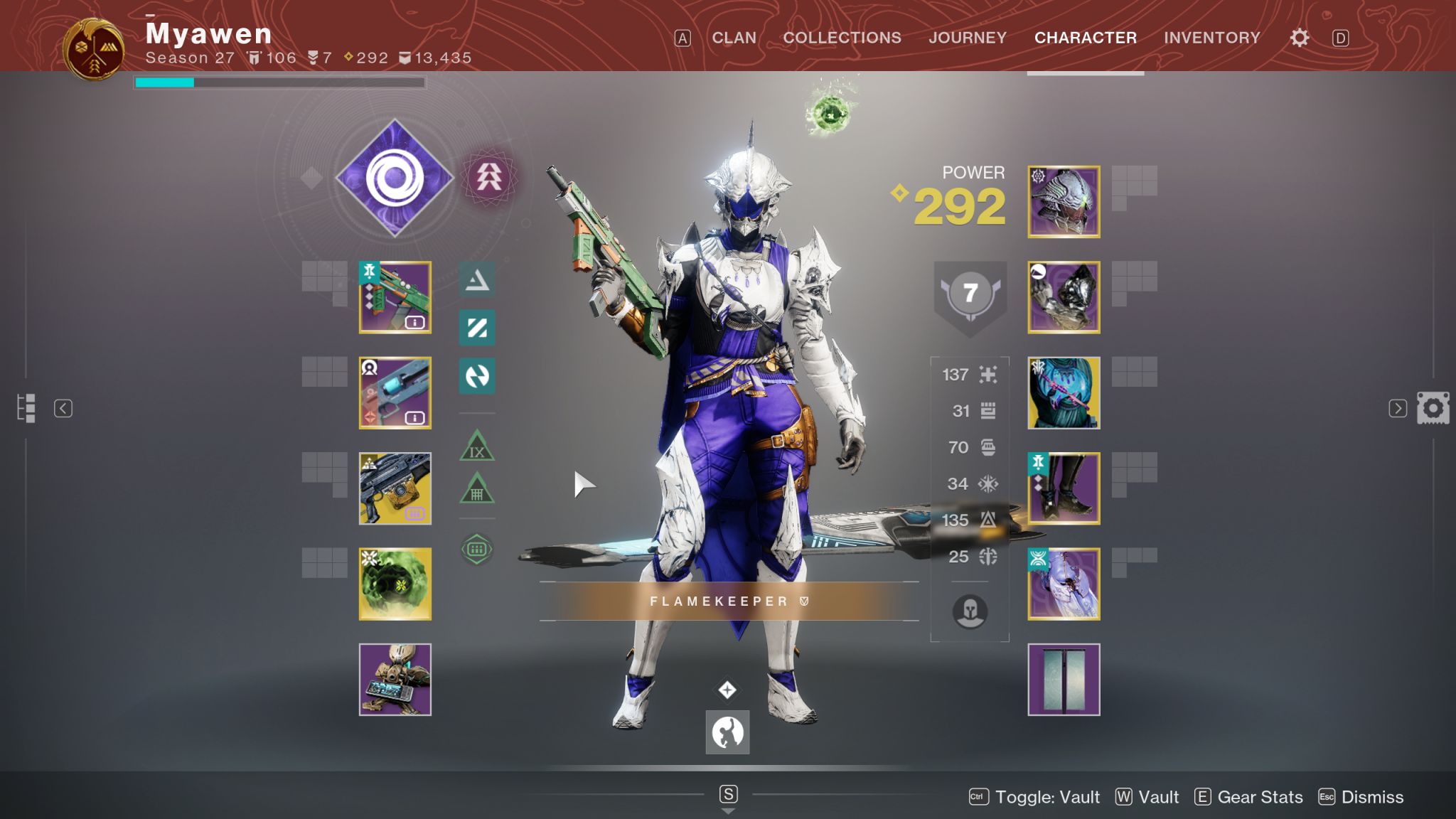Open the green Ghost shell slot

395,584
